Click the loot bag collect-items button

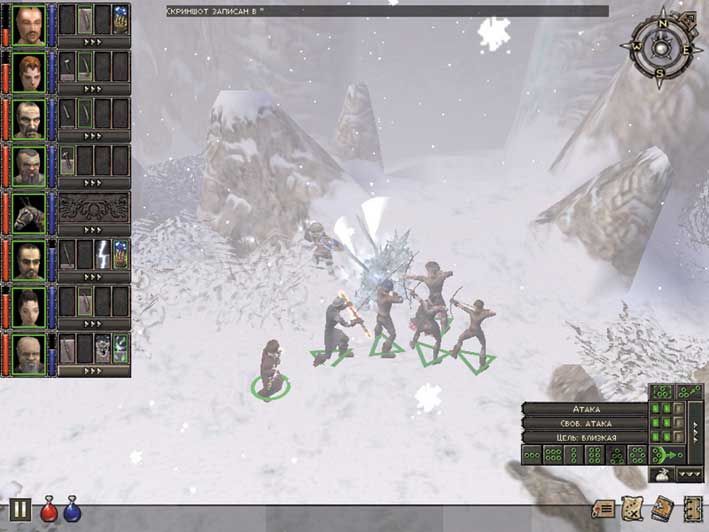click(659, 475)
